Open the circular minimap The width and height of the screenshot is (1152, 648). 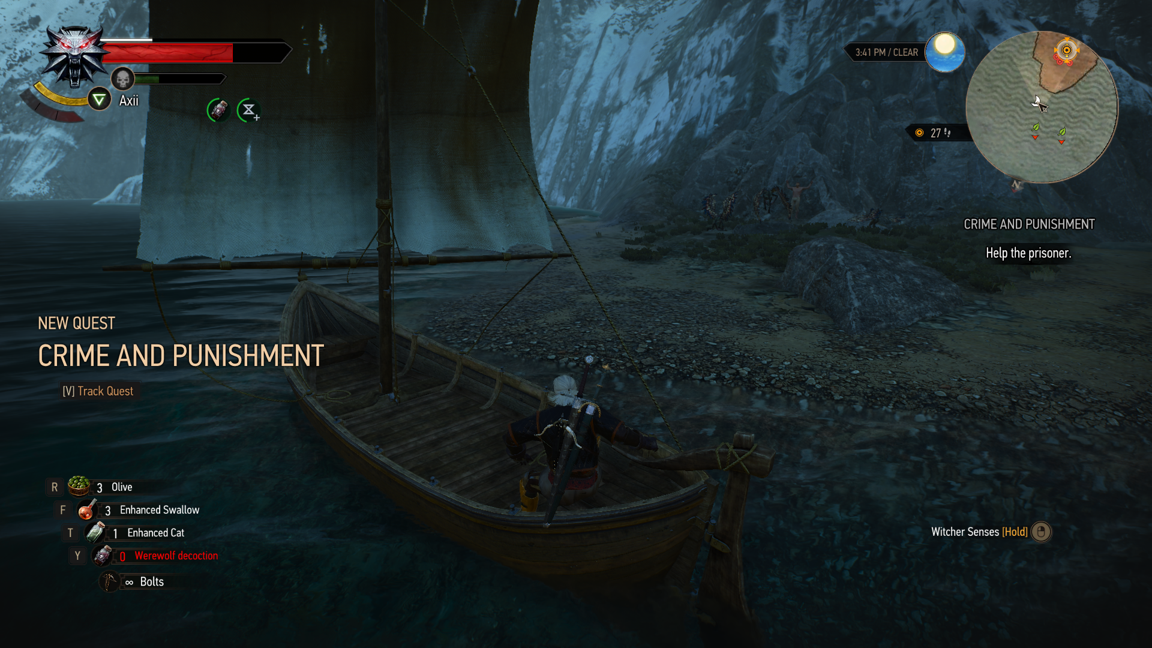pyautogui.click(x=1041, y=108)
